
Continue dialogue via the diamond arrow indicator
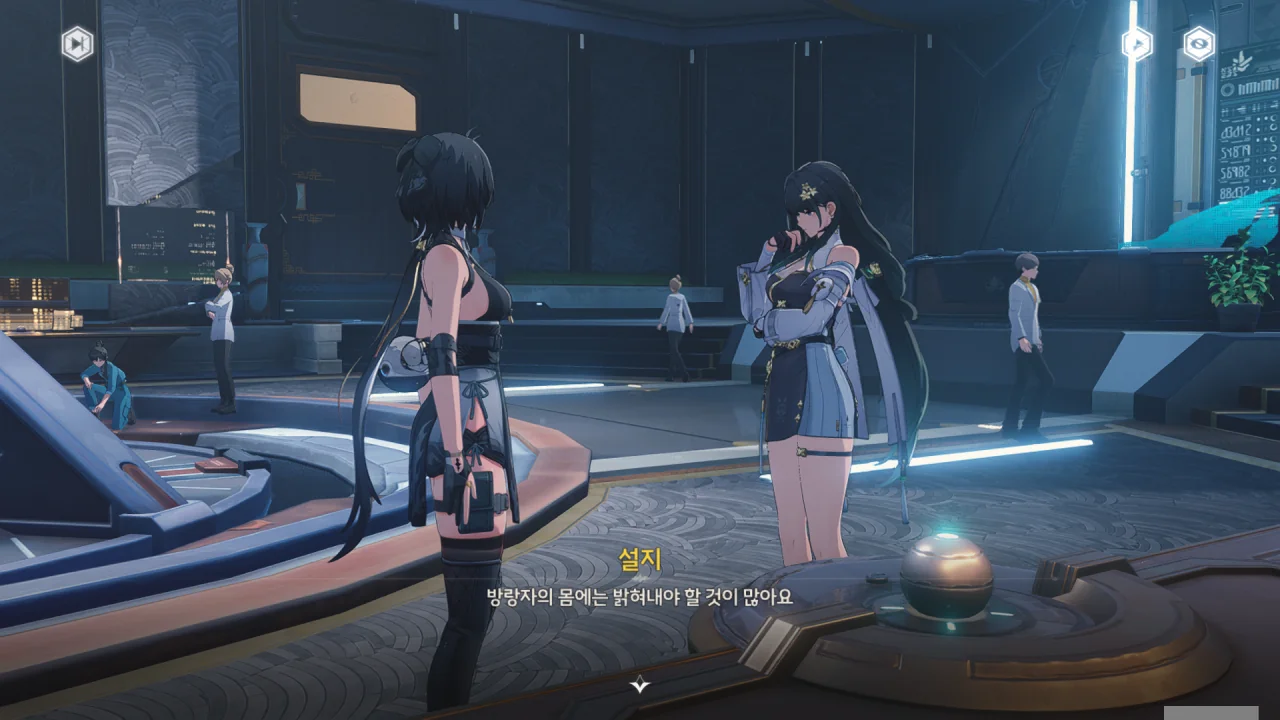point(640,684)
